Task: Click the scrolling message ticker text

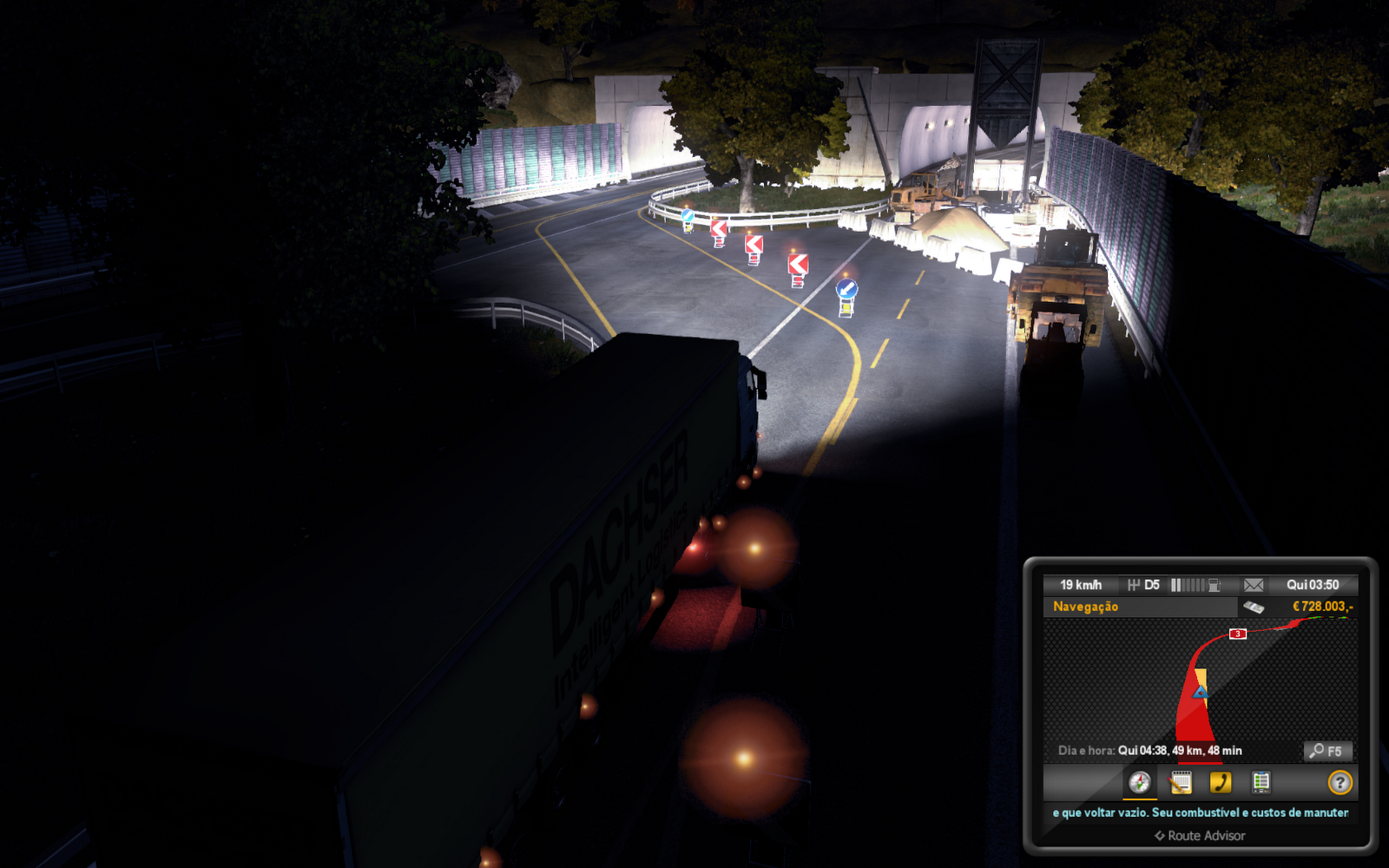Action: (1201, 812)
